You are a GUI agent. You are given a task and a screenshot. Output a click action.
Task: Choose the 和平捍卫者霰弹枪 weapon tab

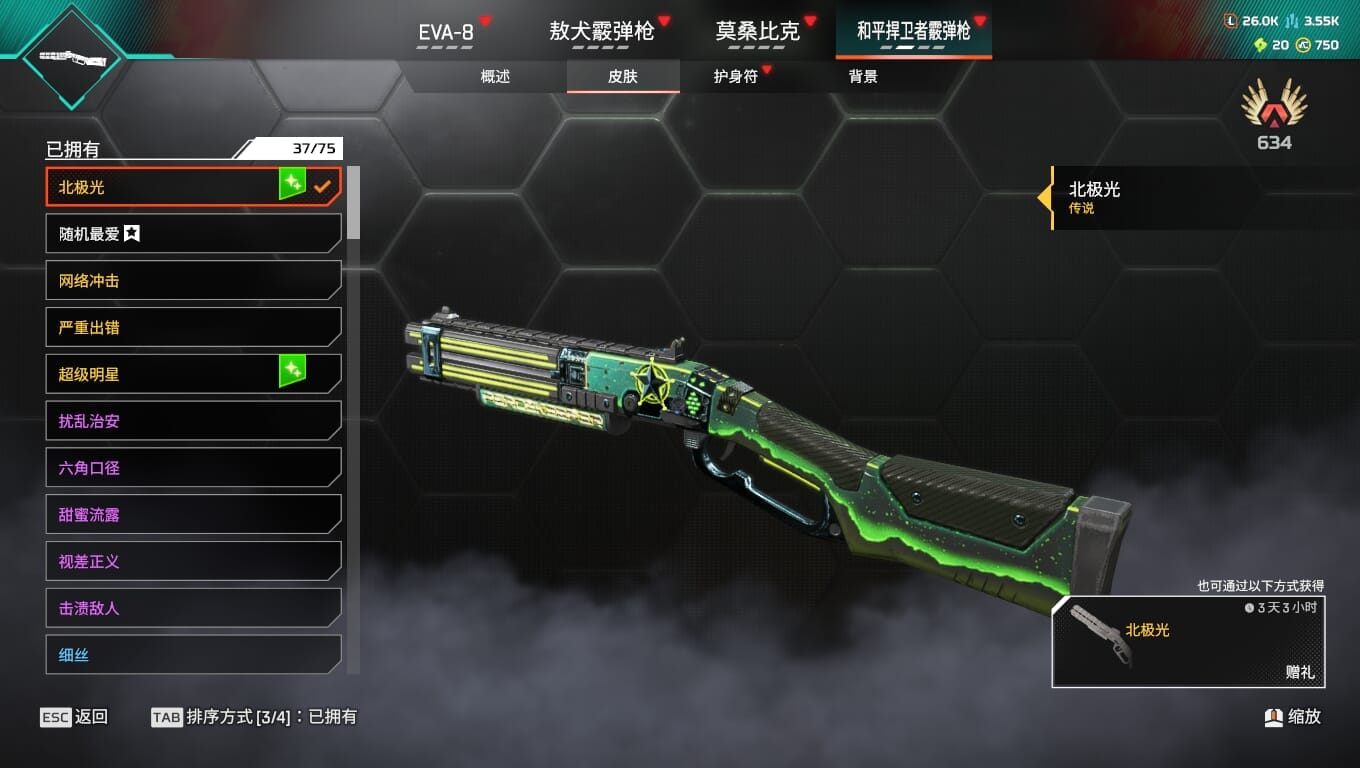click(913, 32)
